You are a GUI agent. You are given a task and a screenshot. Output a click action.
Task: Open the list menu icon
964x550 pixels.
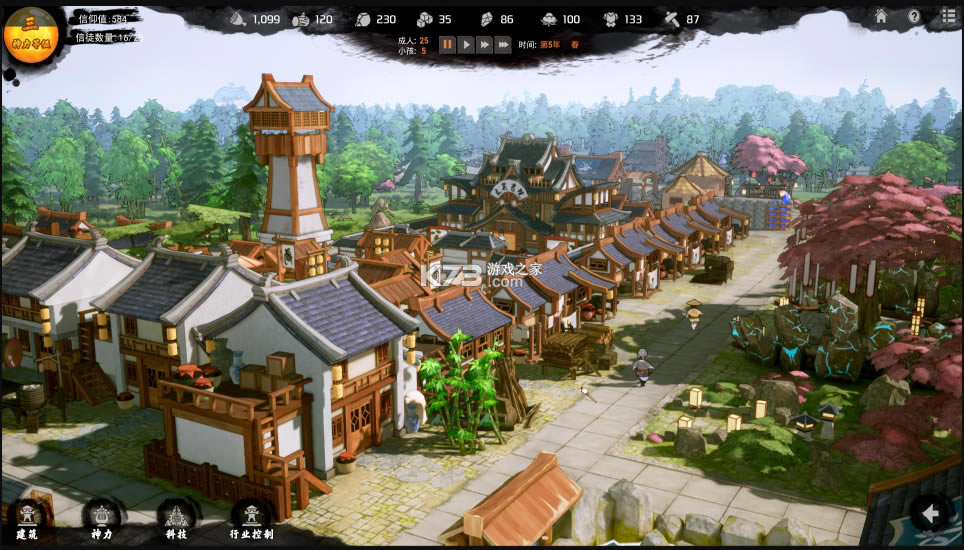pyautogui.click(x=948, y=16)
